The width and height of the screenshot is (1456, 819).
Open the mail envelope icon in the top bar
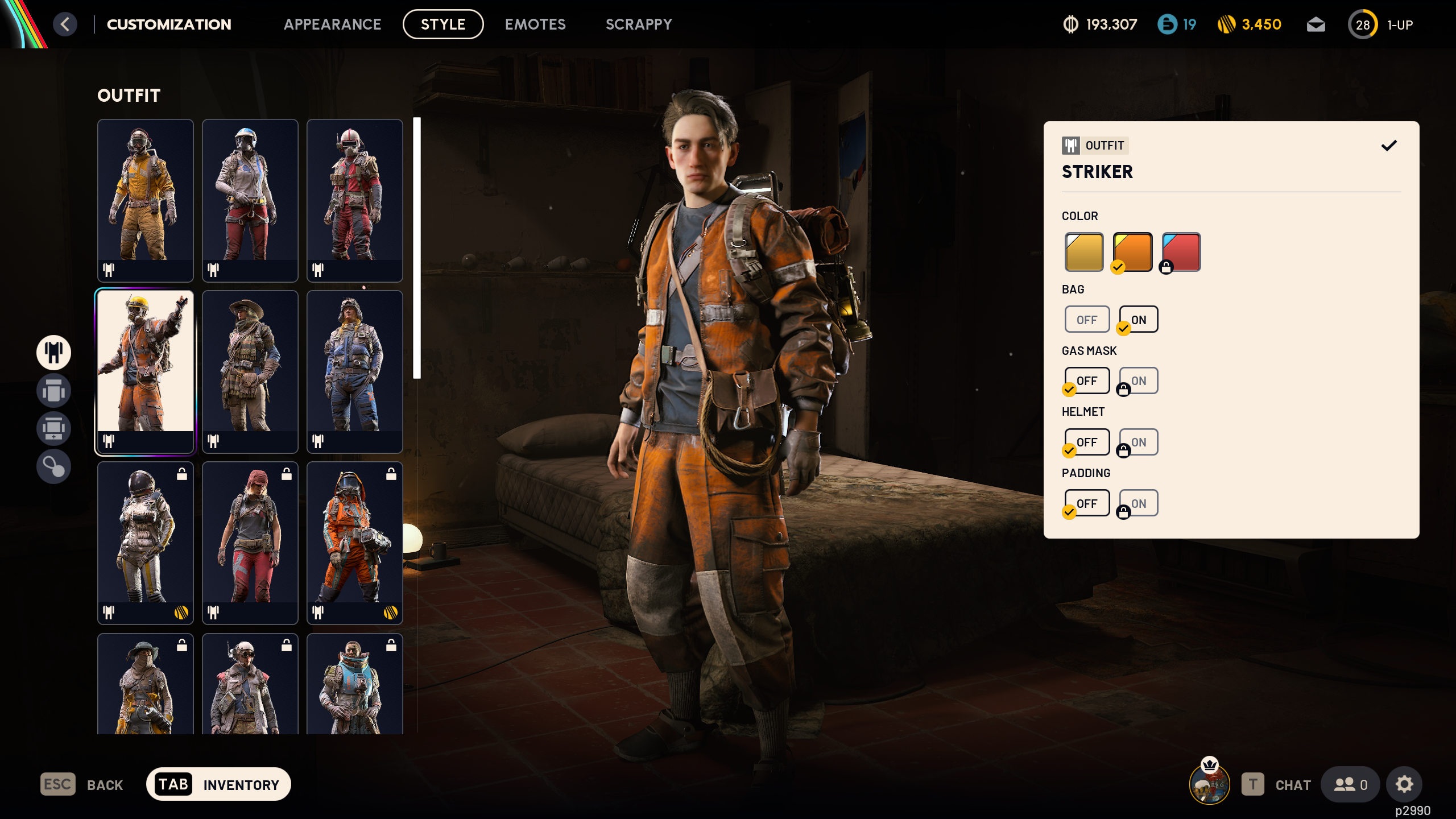click(1316, 24)
